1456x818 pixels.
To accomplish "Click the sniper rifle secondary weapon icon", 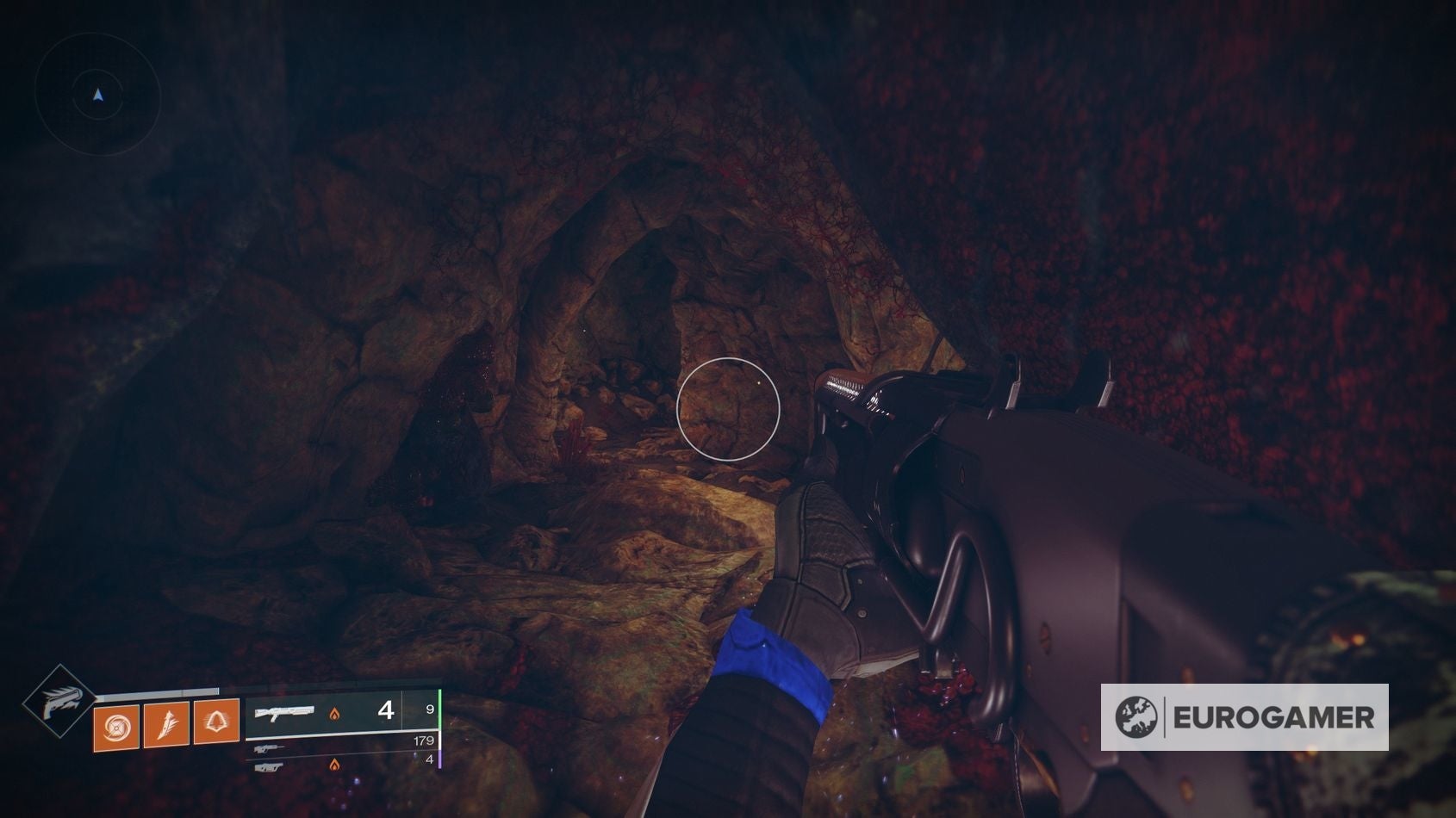I will coord(268,747).
